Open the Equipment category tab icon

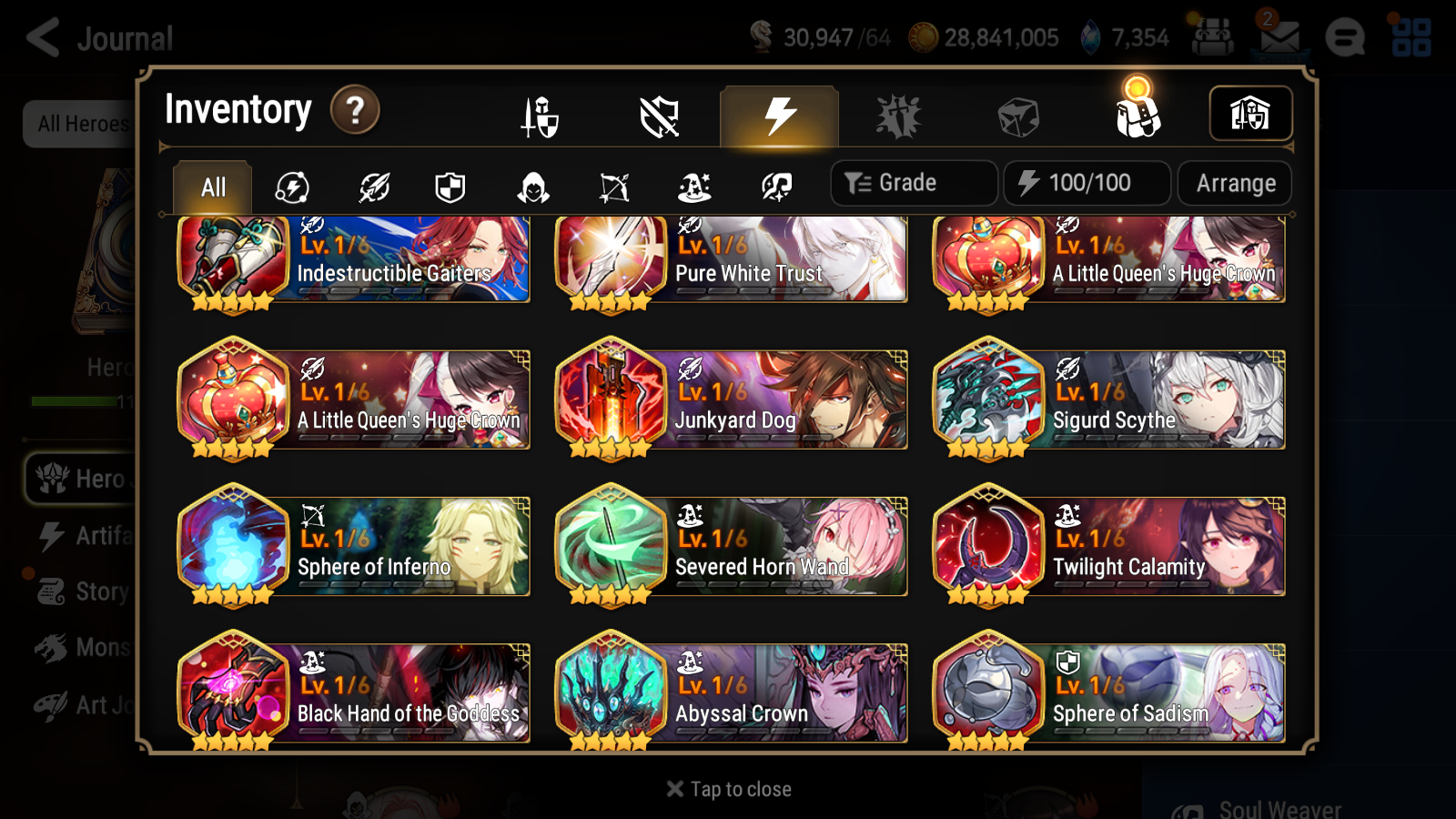click(x=540, y=116)
